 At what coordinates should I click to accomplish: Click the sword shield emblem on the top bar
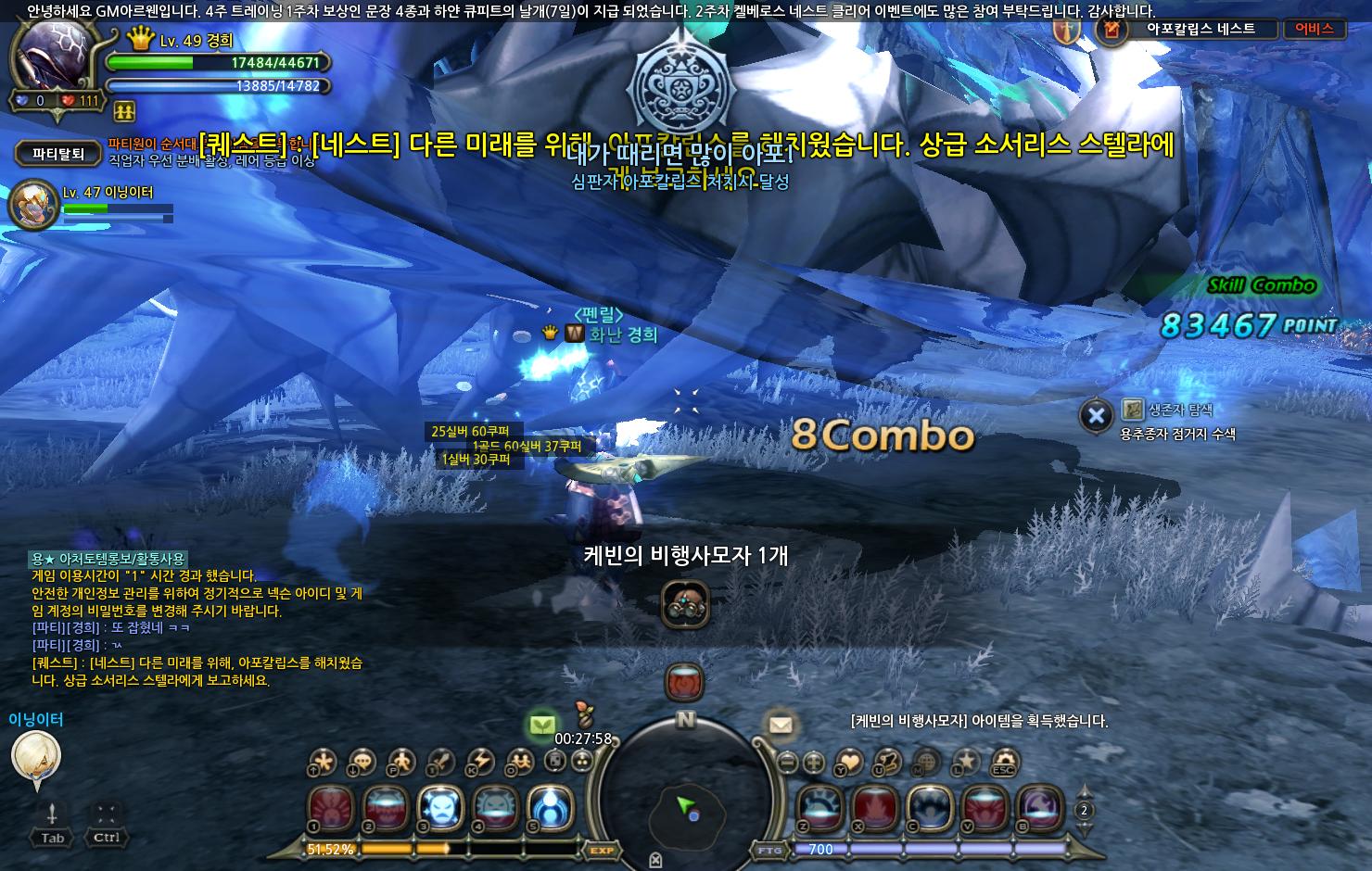point(1066,31)
